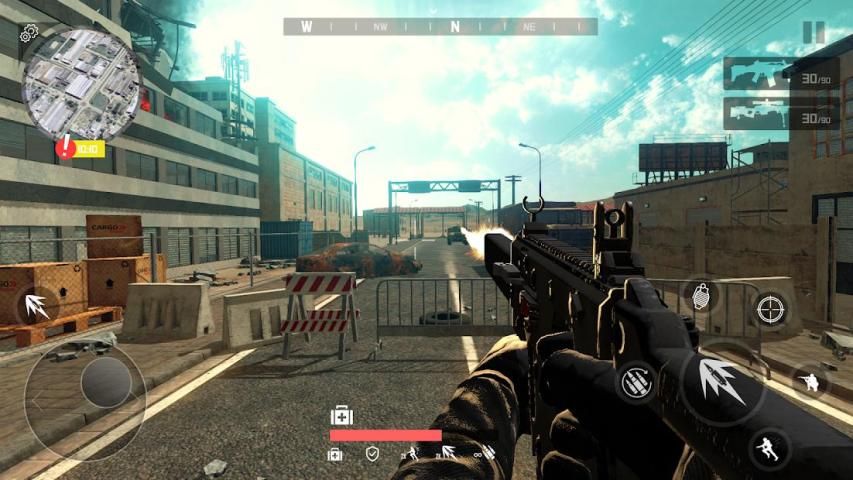Image resolution: width=853 pixels, height=480 pixels.
Task: Sprint using the running soldier button
Action: coord(768,446)
